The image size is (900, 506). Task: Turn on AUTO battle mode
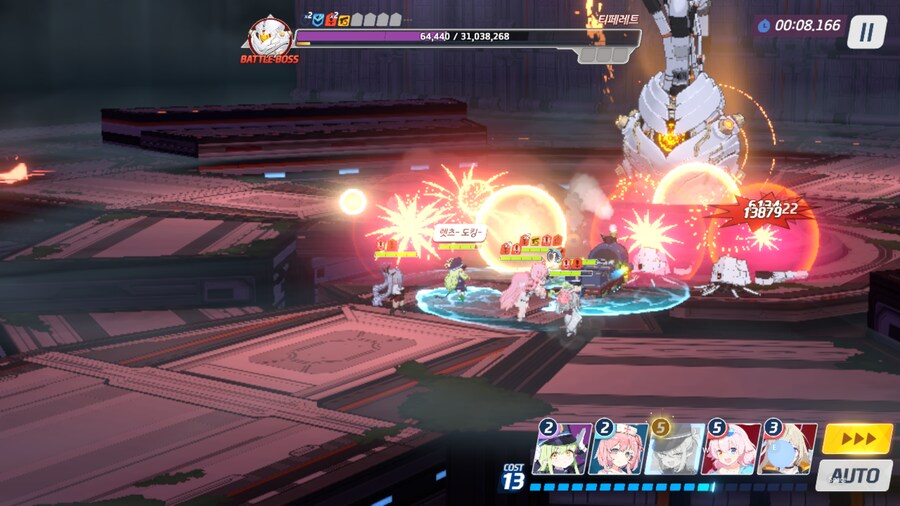coord(853,474)
